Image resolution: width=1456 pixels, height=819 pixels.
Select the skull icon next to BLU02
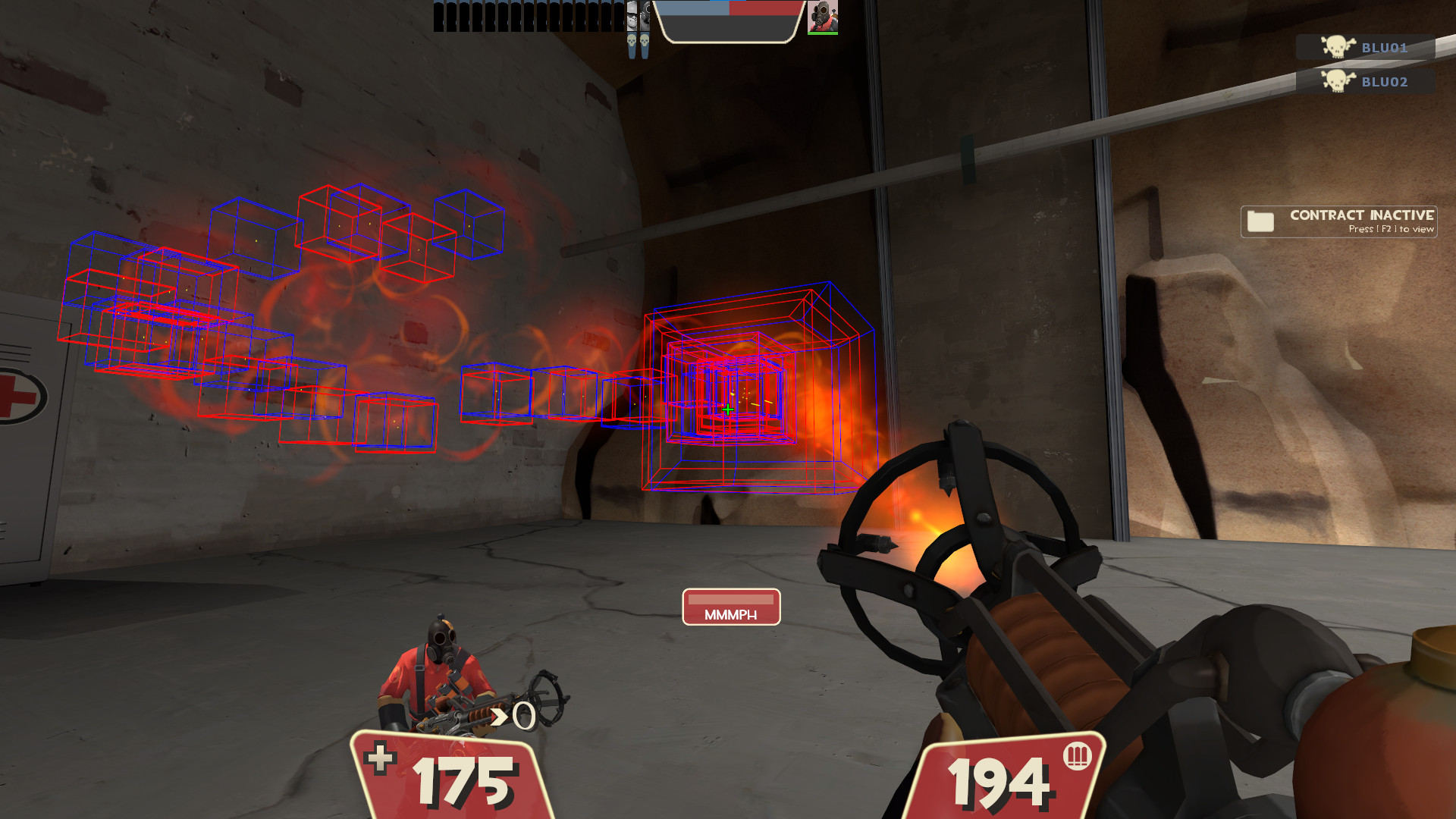tap(1336, 82)
